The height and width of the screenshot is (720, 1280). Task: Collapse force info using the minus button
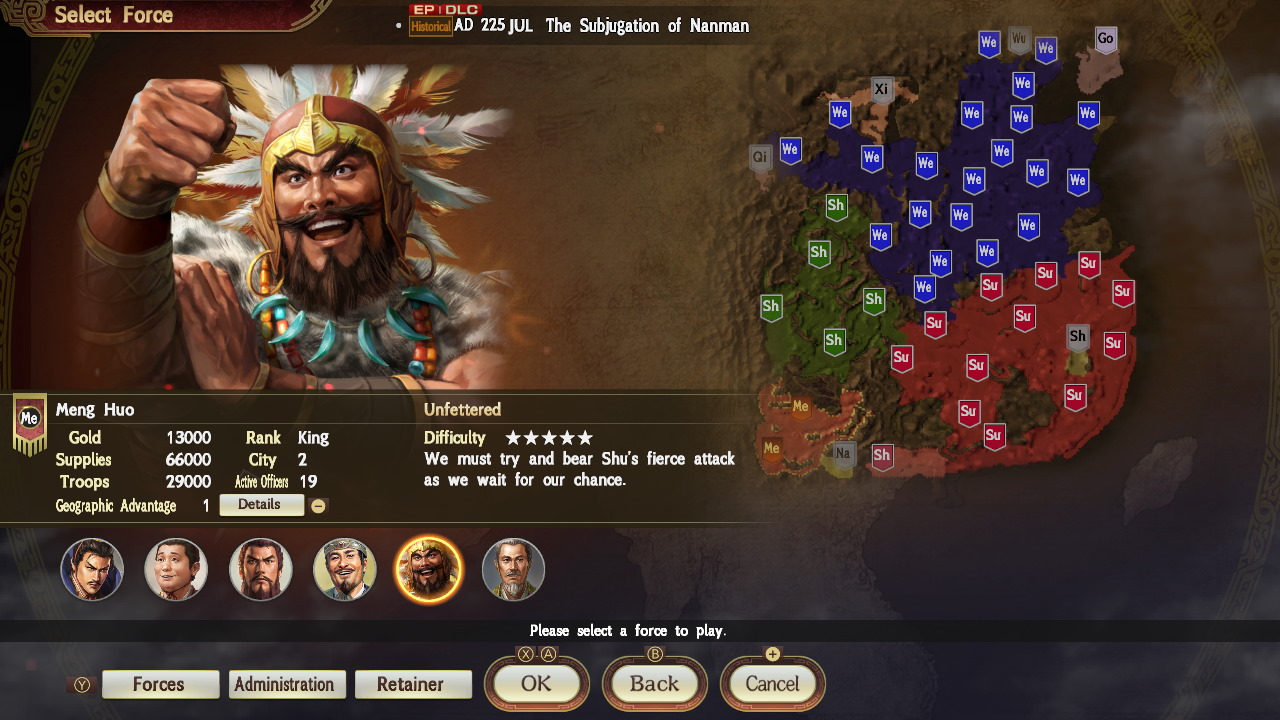click(x=319, y=505)
